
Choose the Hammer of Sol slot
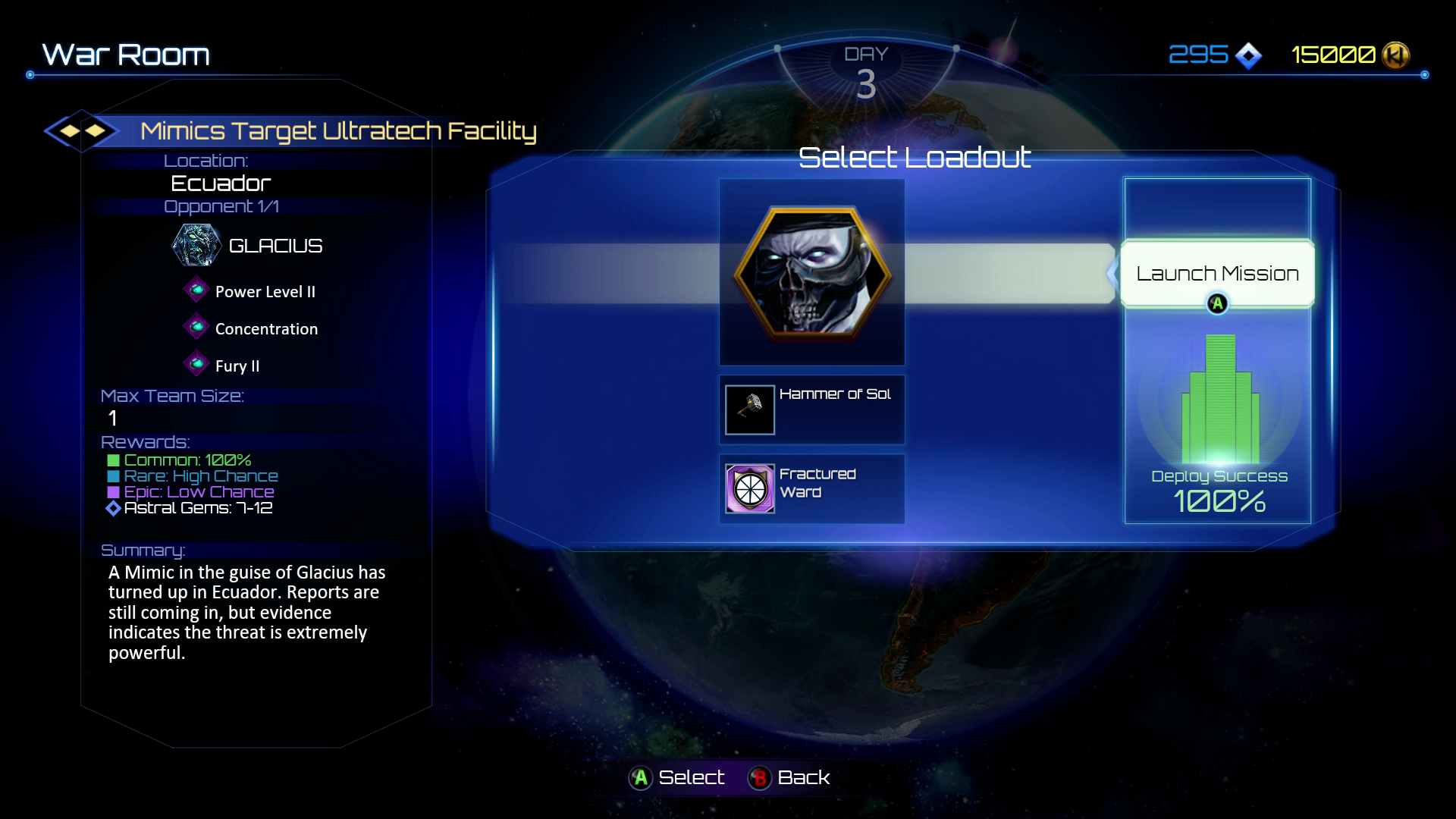click(x=811, y=409)
